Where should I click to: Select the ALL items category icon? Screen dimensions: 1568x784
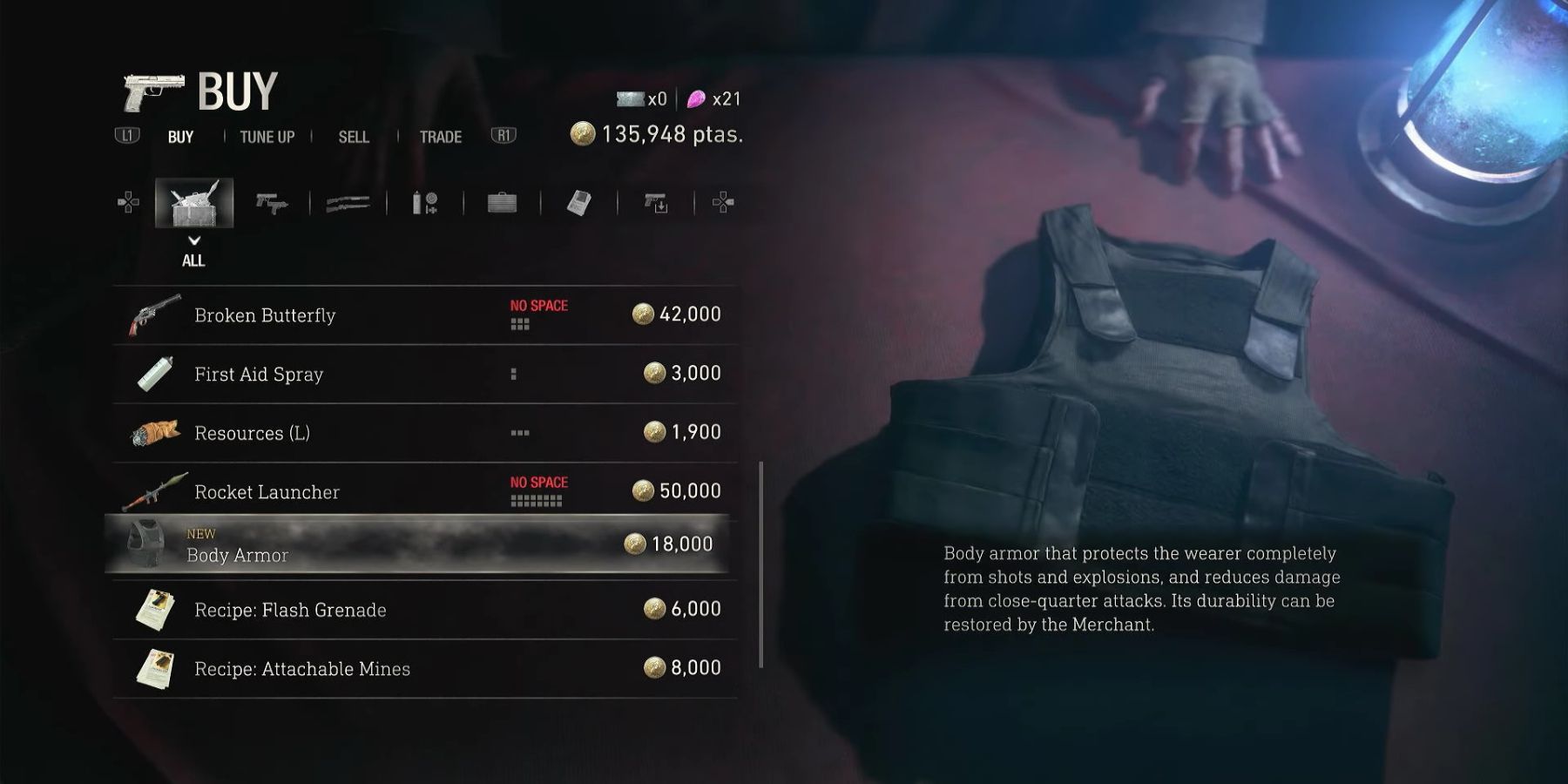tap(194, 202)
